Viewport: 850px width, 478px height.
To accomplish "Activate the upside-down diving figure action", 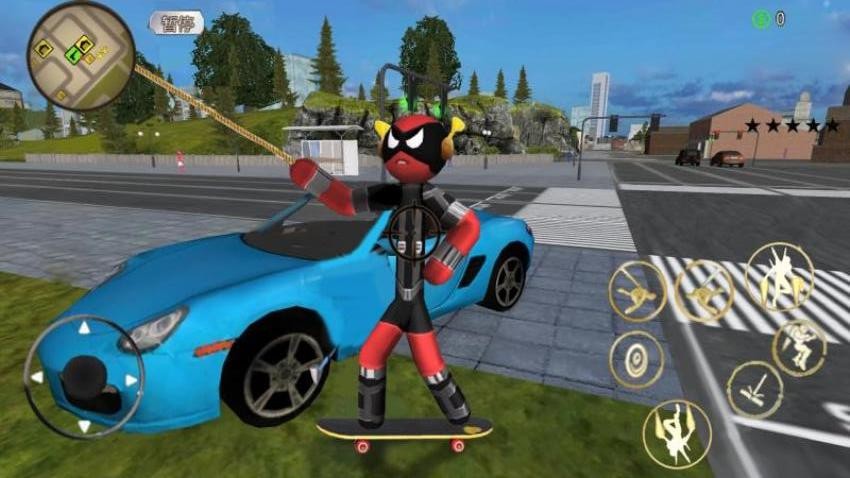I will pyautogui.click(x=677, y=433).
